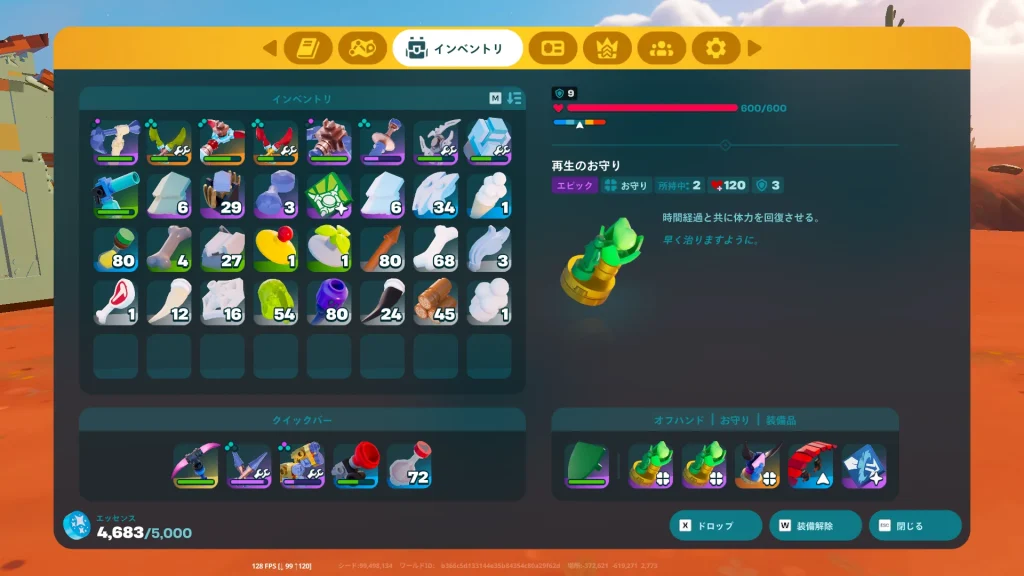Select the wood logs stack of 45

coord(435,302)
